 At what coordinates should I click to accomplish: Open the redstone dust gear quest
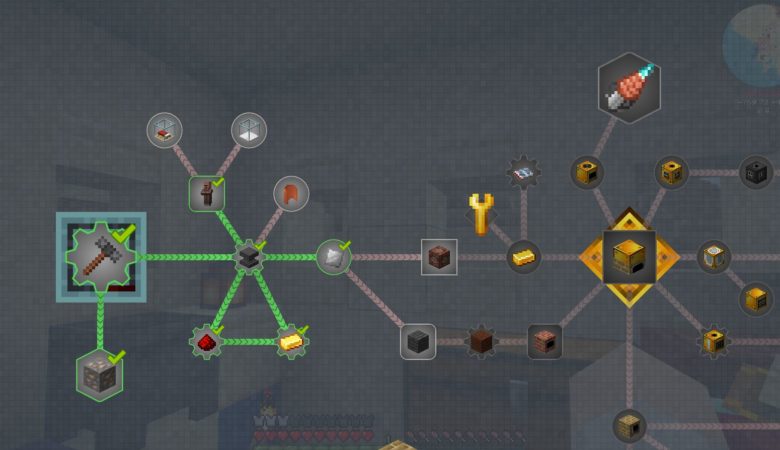205,341
